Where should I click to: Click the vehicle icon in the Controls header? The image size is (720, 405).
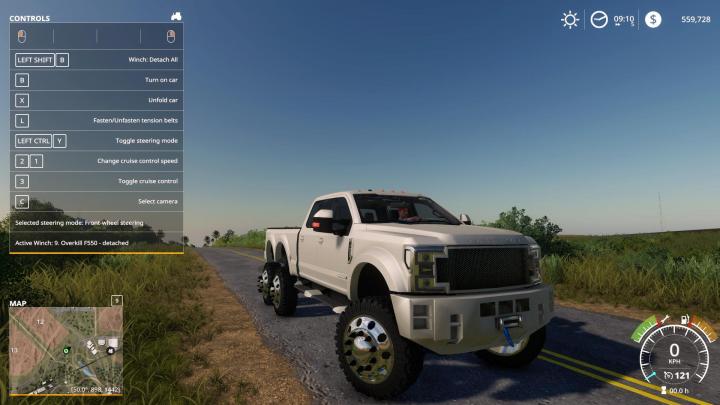[x=176, y=17]
